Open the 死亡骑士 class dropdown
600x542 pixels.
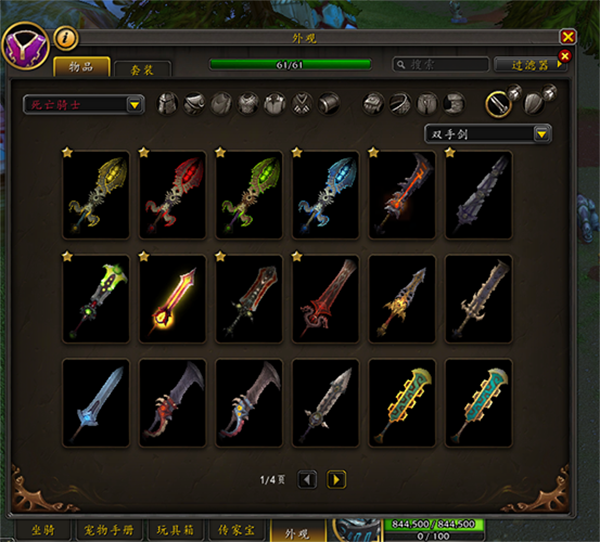coord(85,104)
